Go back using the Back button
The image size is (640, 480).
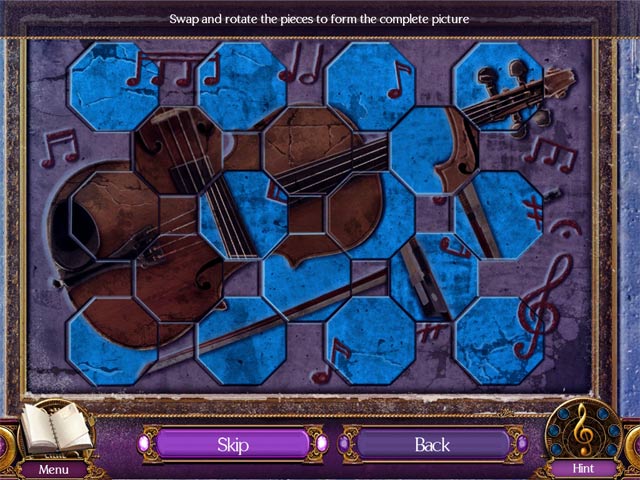(432, 444)
